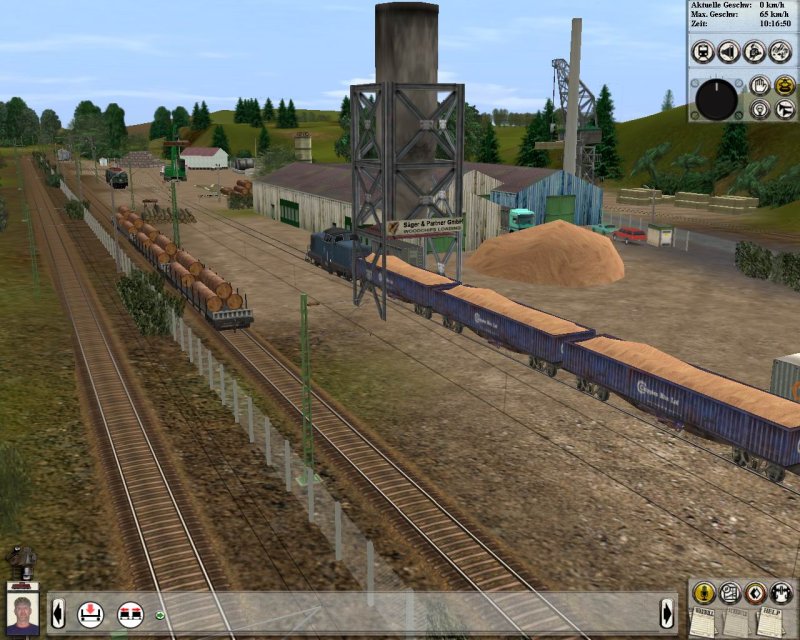Screen dimensions: 800x640
Task: Open the track map view icon
Action: [729, 592]
